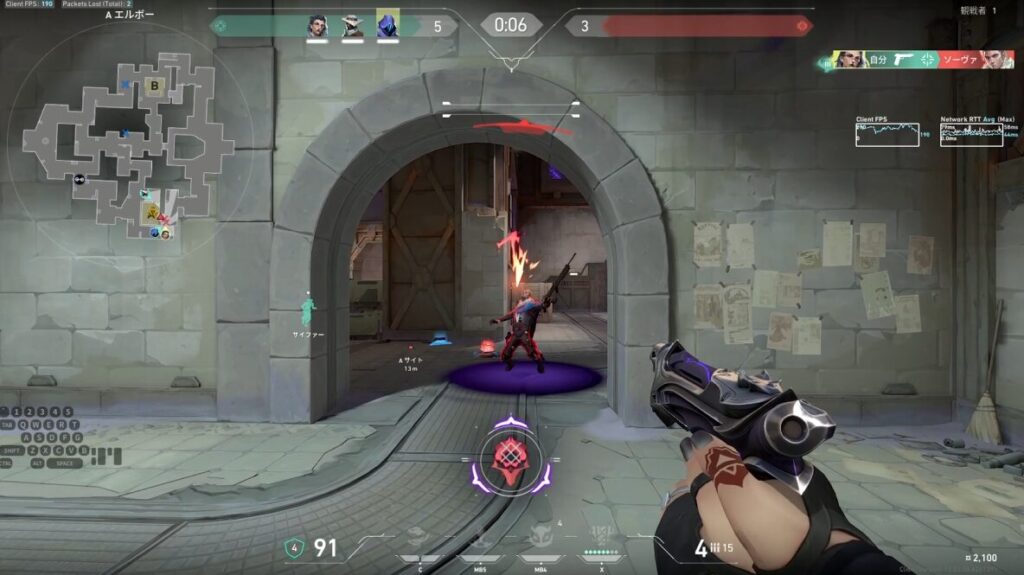
Task: Select the first teammate portrait in top bar
Action: click(318, 26)
